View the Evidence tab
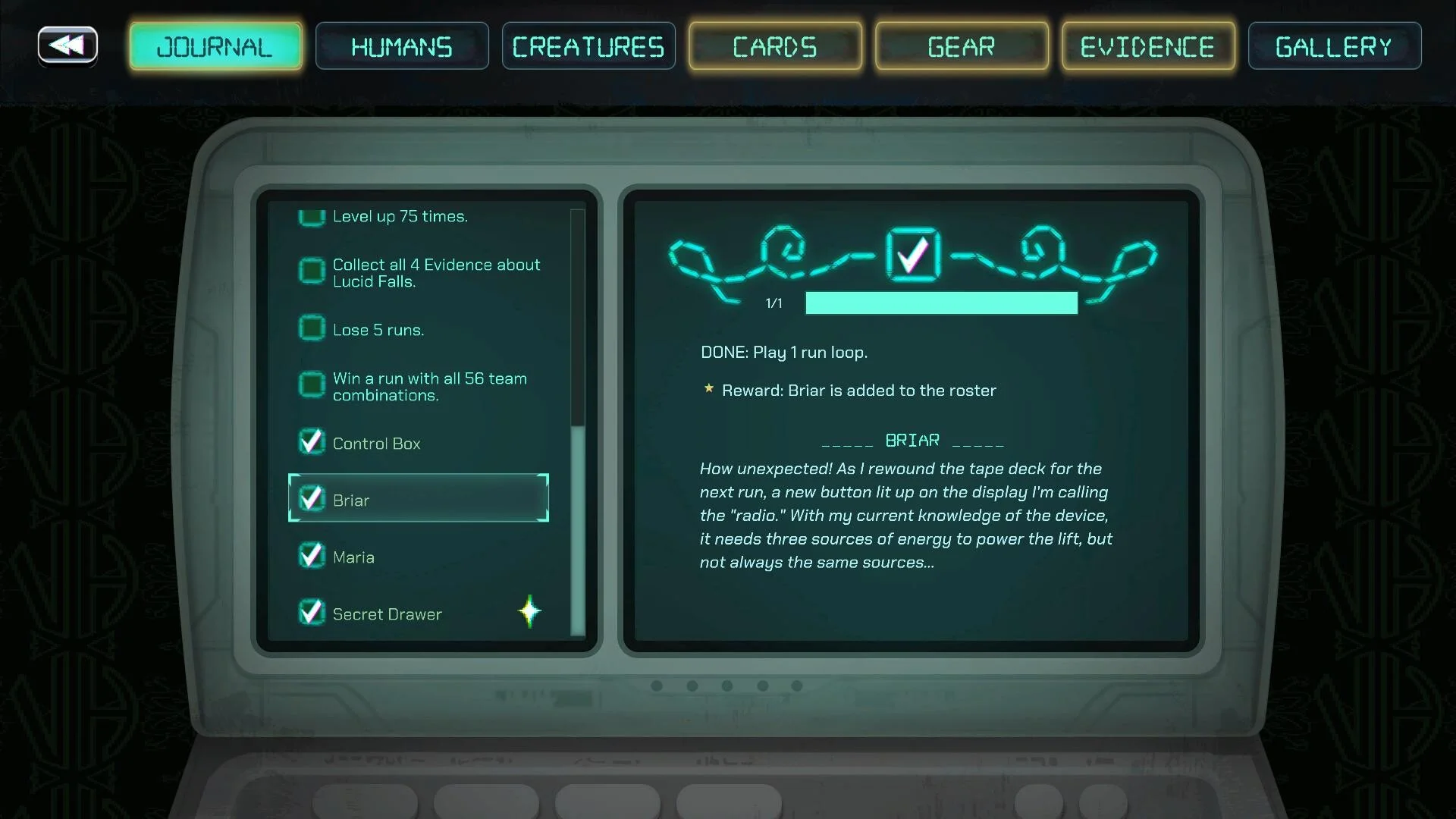This screenshot has height=819, width=1456. (1148, 46)
